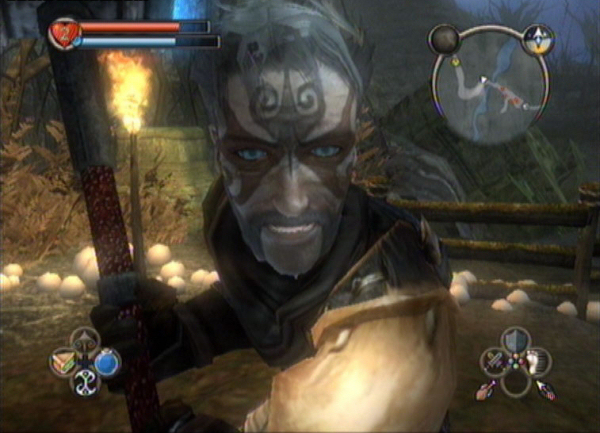Screen dimensions: 600x433
Task: Use the blue potion quick slot
Action: [107, 361]
